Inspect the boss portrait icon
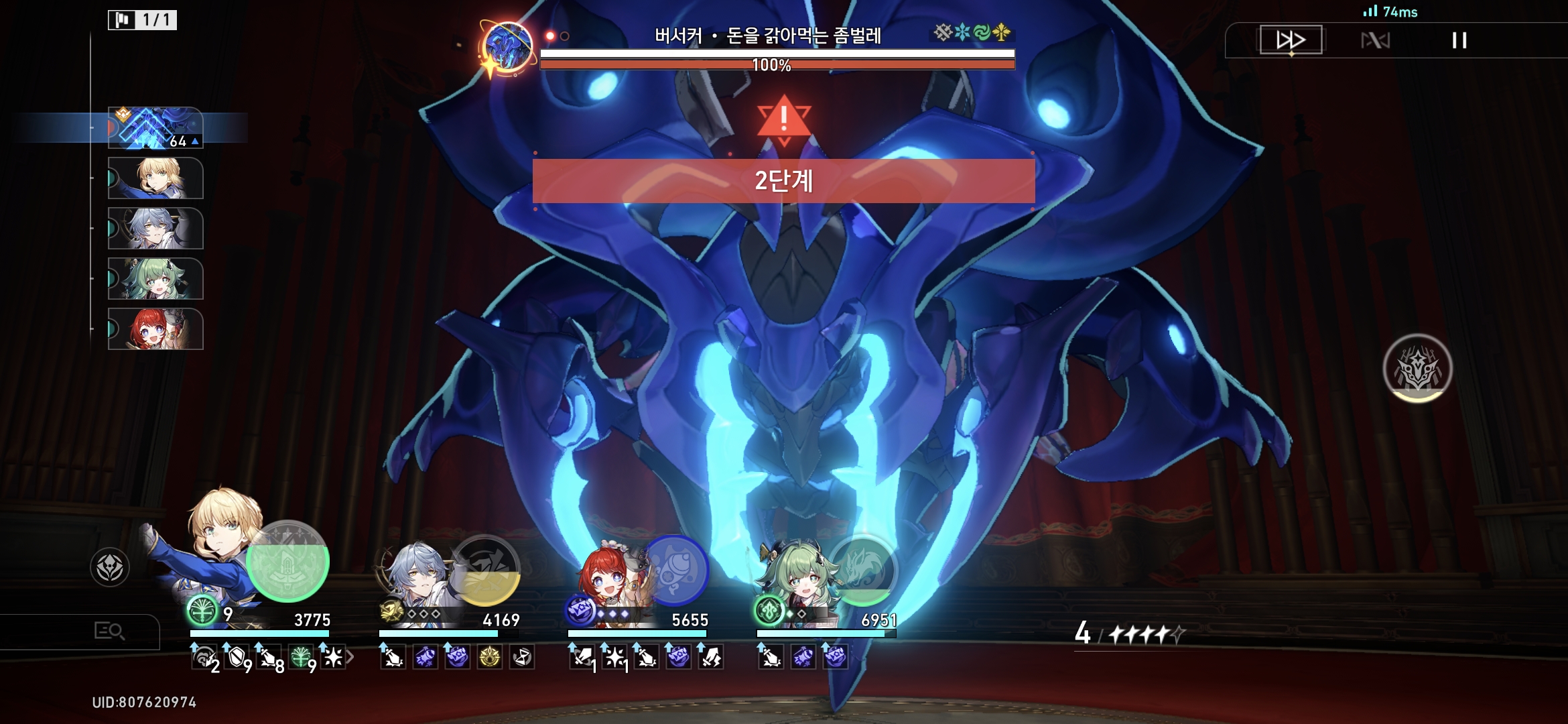1568x724 pixels. [507, 47]
